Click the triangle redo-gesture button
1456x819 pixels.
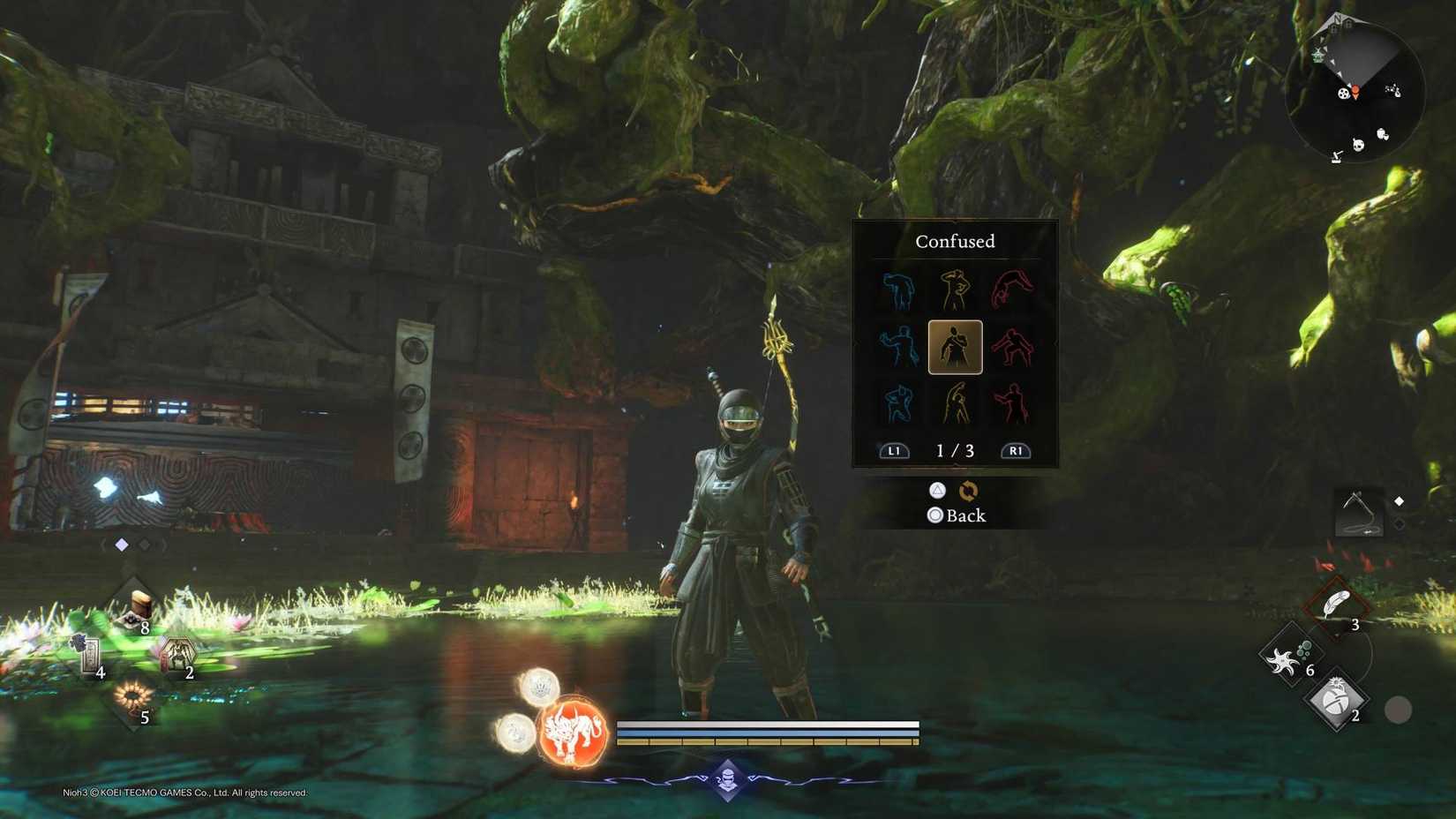coord(938,491)
